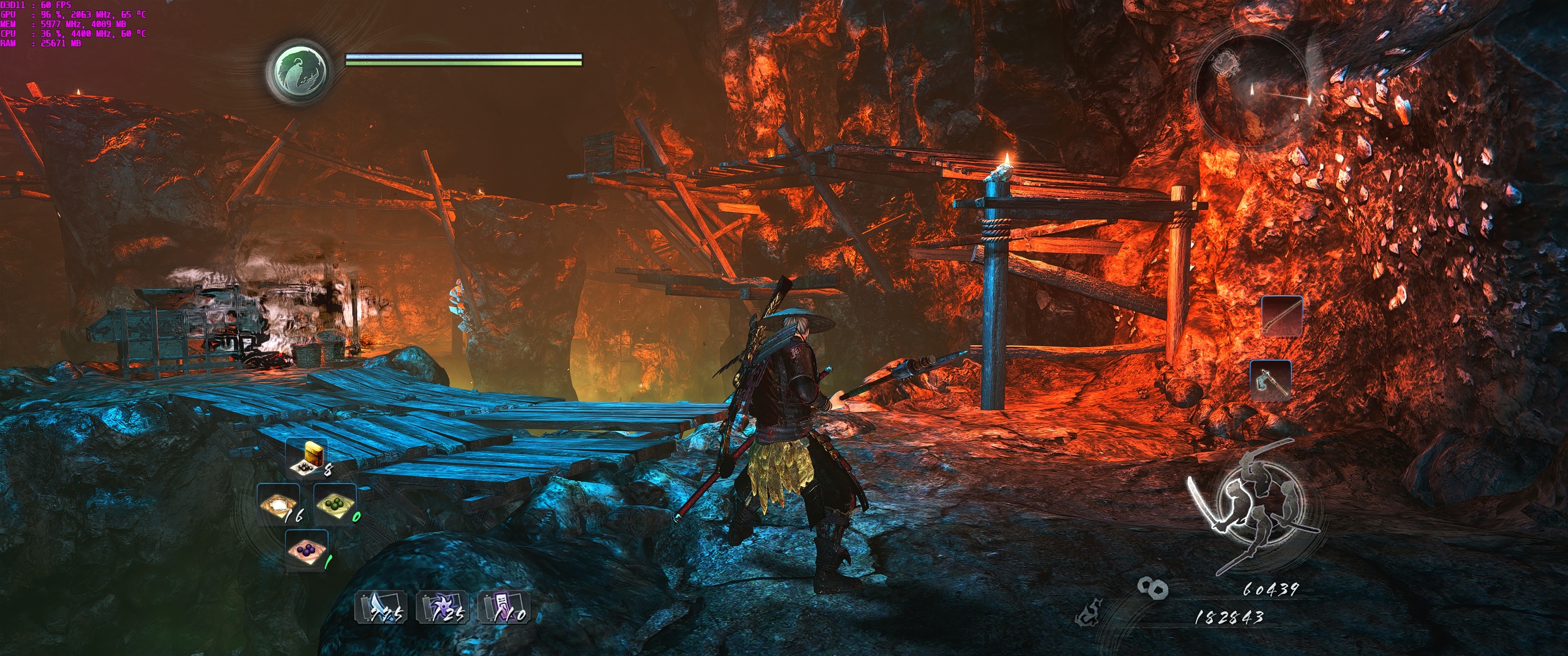Select the Guardian Spirit emblem
The image size is (1568, 656).
click(299, 71)
